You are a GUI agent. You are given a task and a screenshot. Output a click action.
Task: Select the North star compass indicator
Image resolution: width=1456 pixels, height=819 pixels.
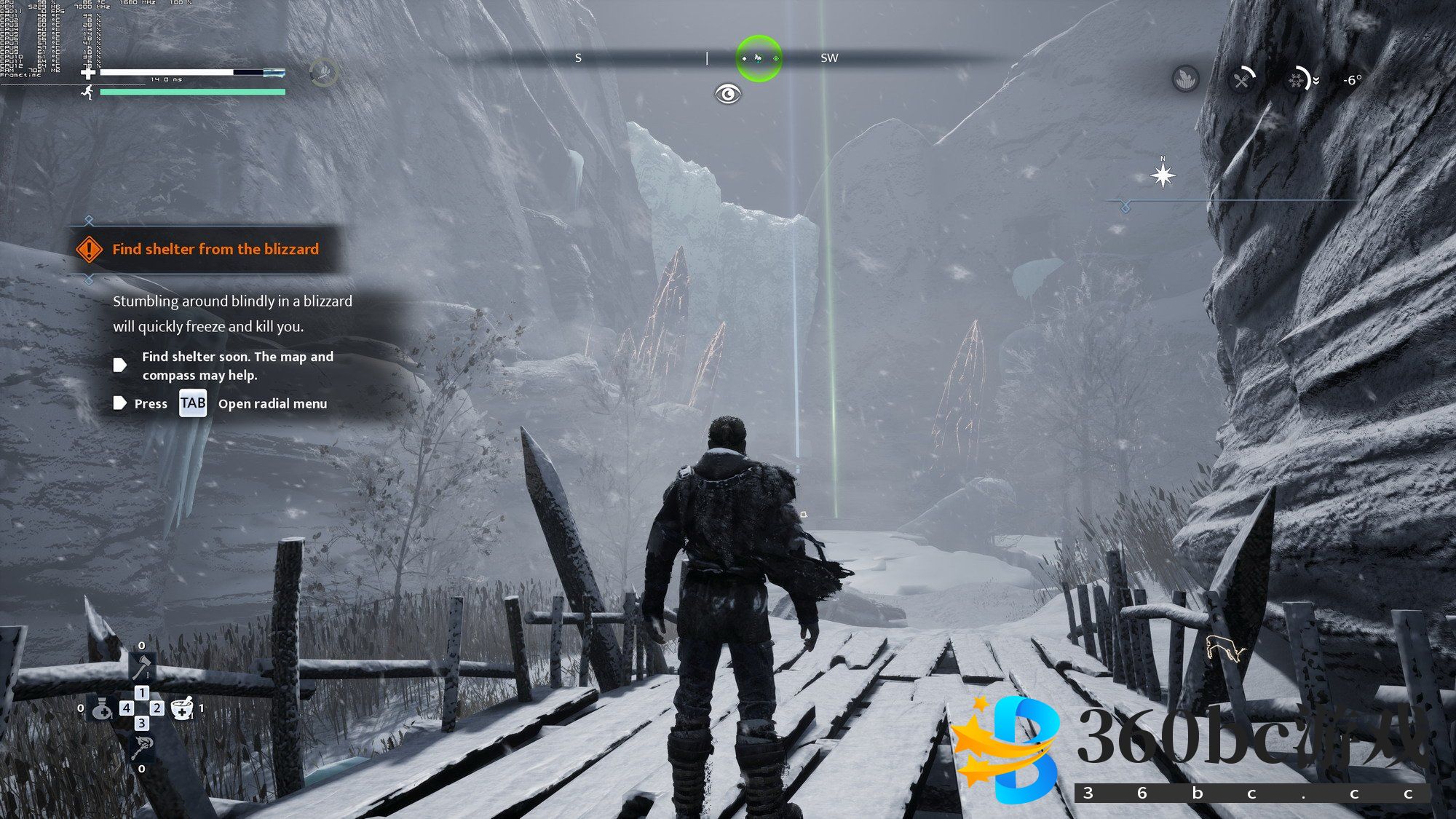point(1163,175)
